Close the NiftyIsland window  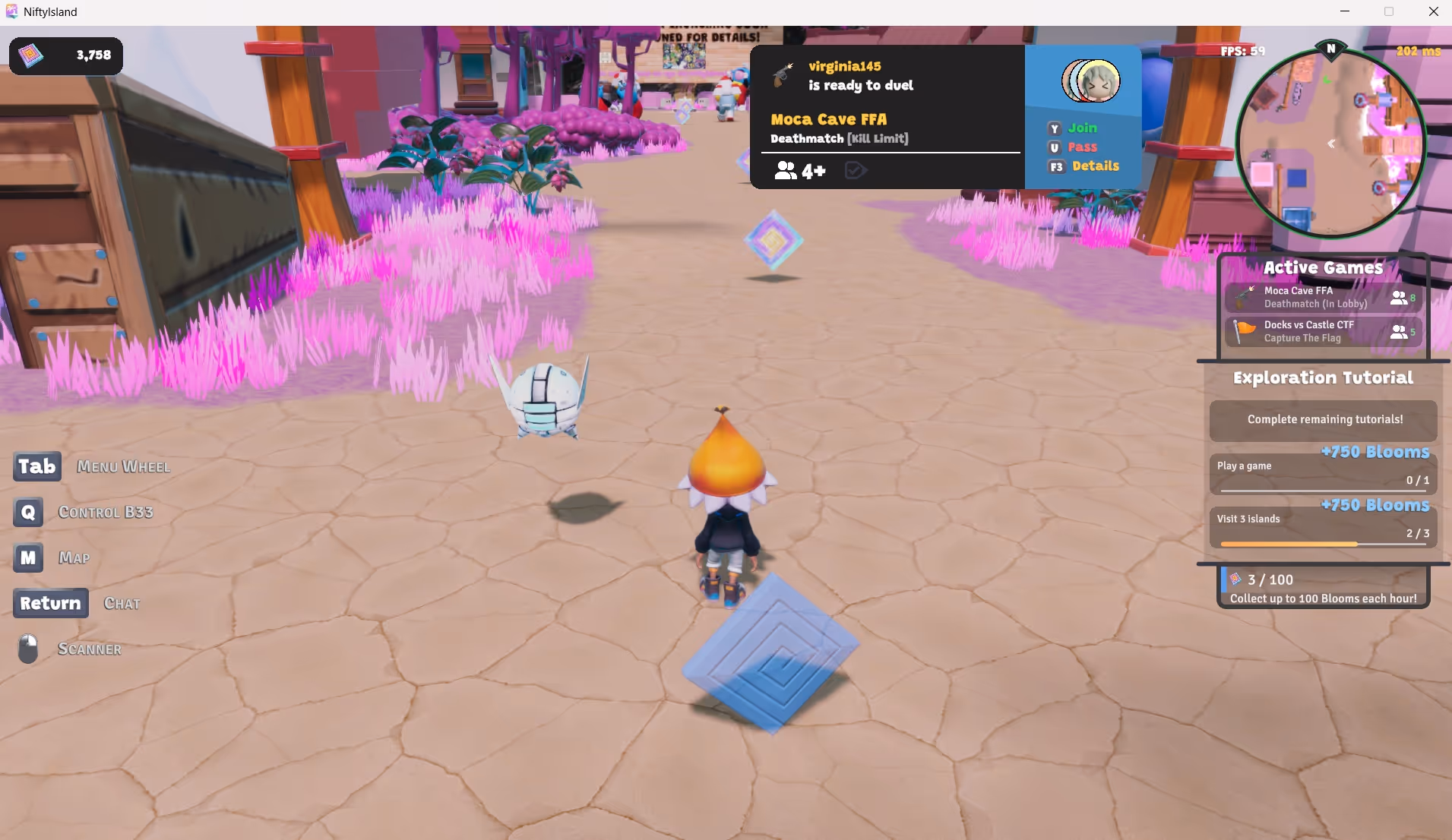pyautogui.click(x=1433, y=11)
